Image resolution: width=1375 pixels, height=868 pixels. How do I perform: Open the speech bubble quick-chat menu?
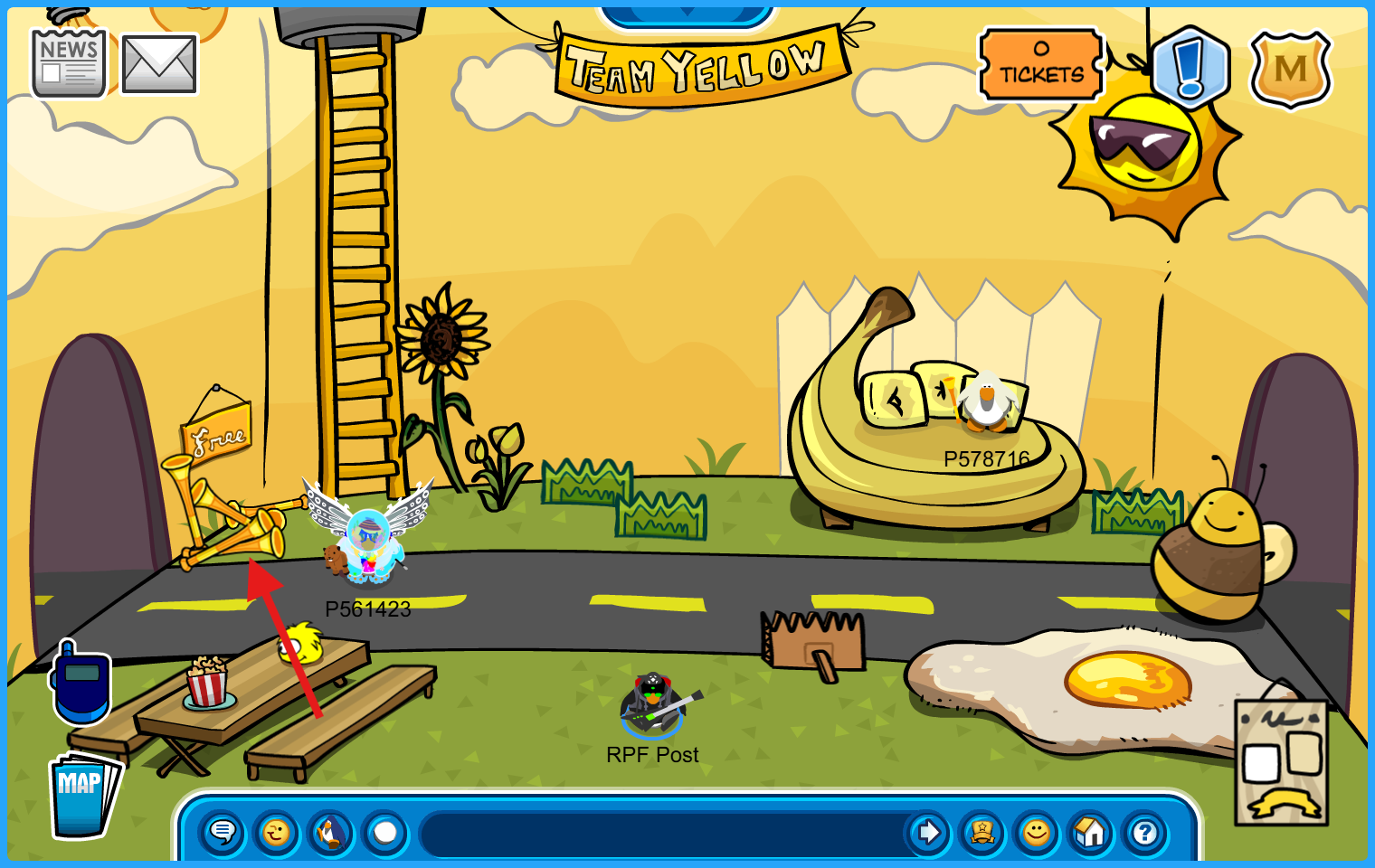223,832
